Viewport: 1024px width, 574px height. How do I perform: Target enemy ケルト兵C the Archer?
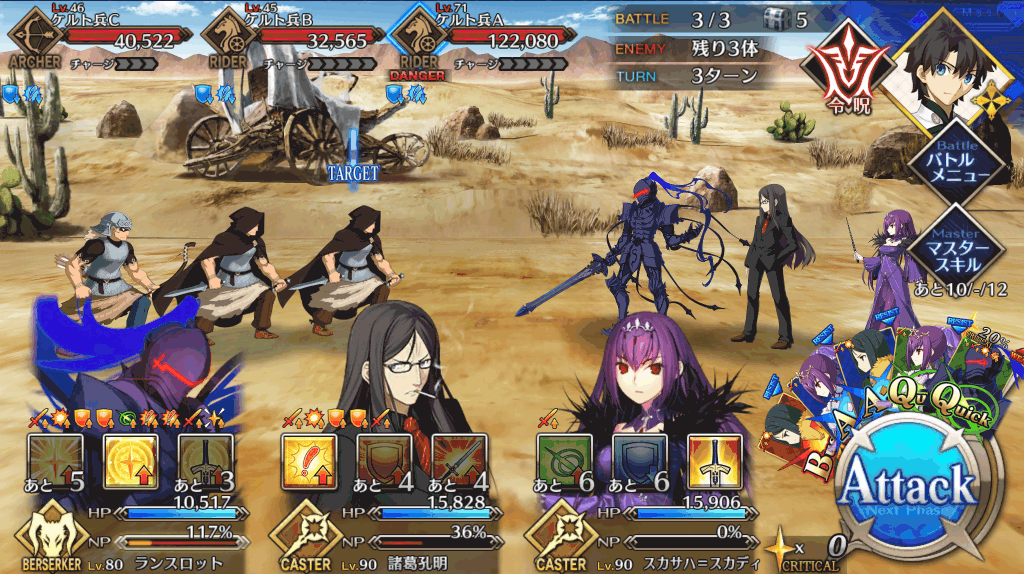[x=95, y=41]
